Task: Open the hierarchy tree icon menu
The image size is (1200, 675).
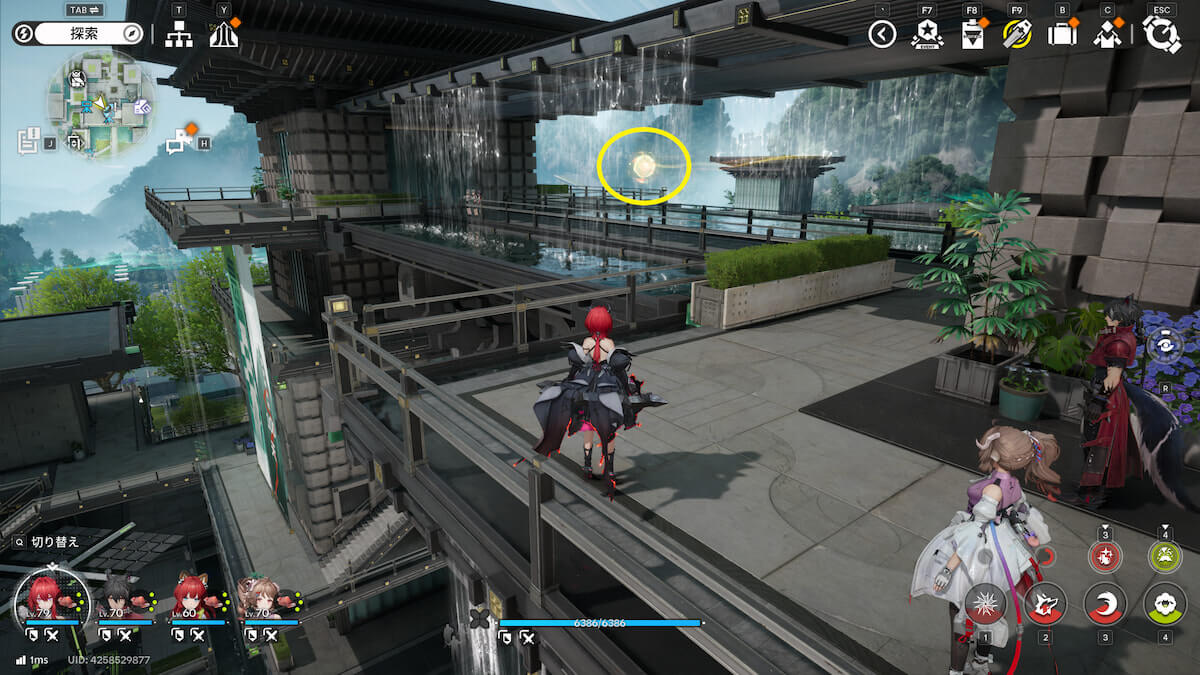Action: click(x=179, y=35)
